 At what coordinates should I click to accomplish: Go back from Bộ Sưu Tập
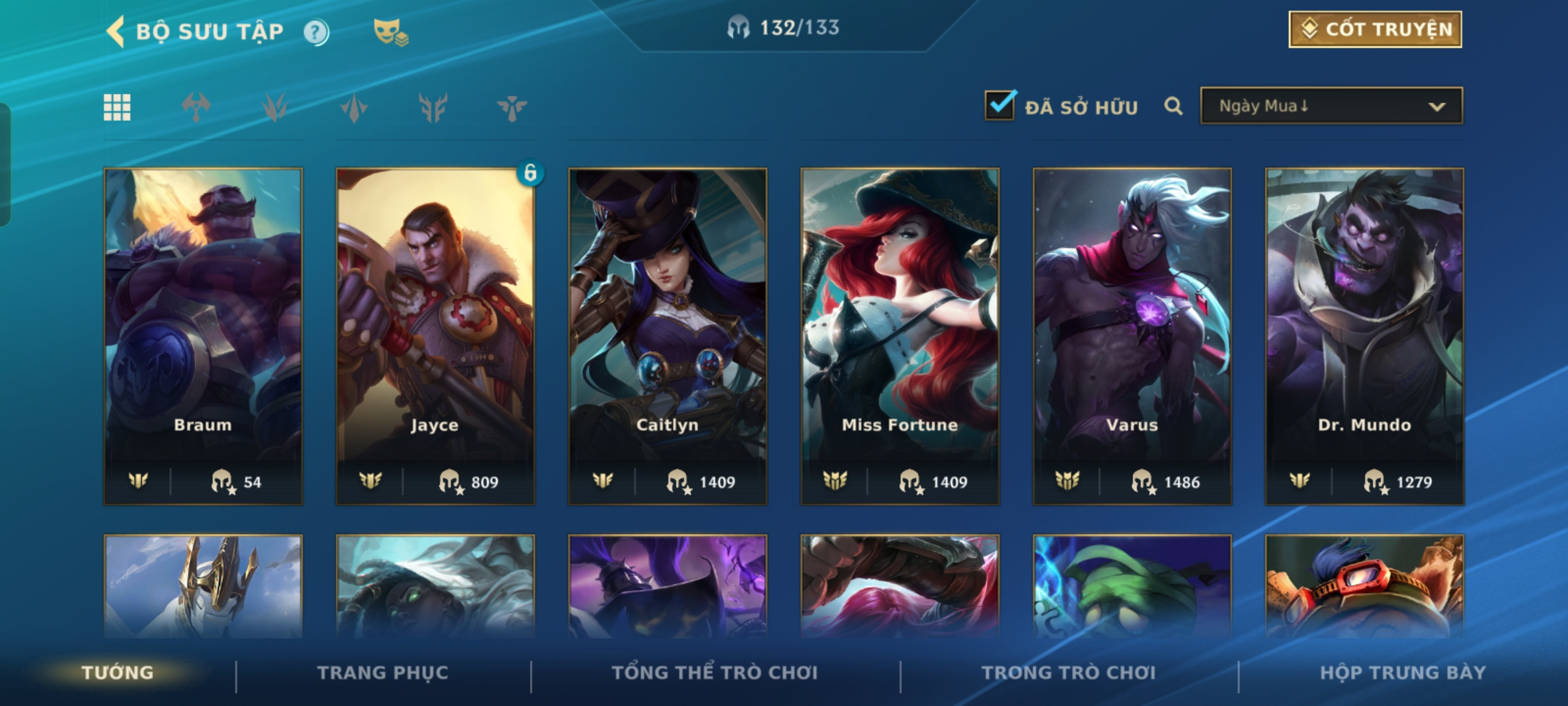116,31
